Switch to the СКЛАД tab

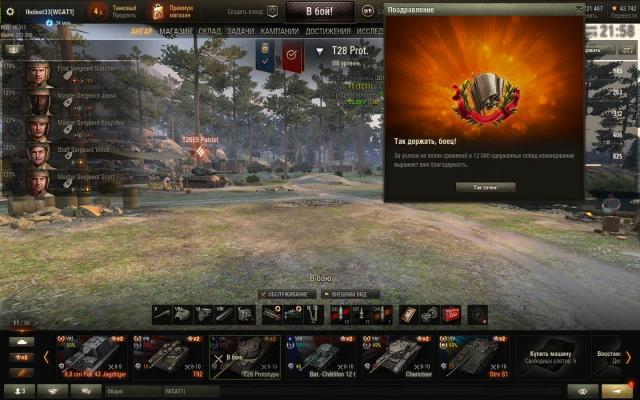click(x=210, y=31)
